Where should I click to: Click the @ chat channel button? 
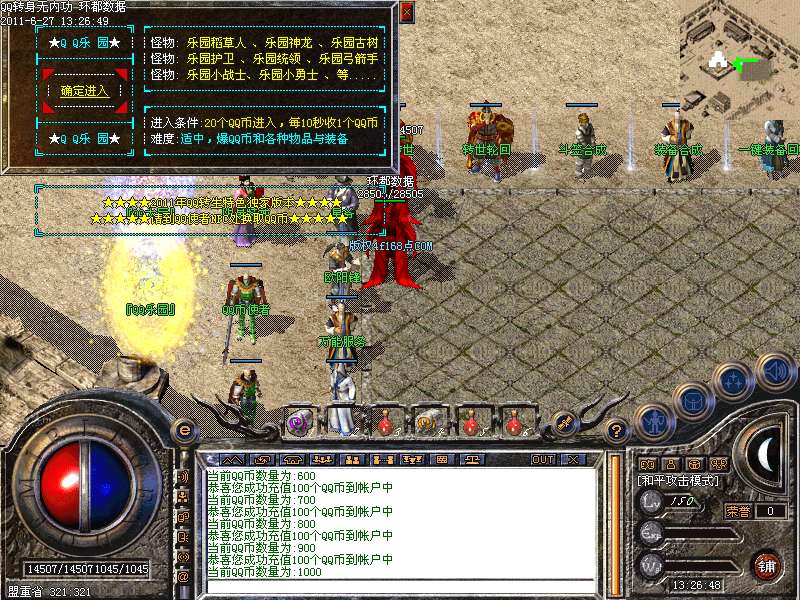pos(184,576)
